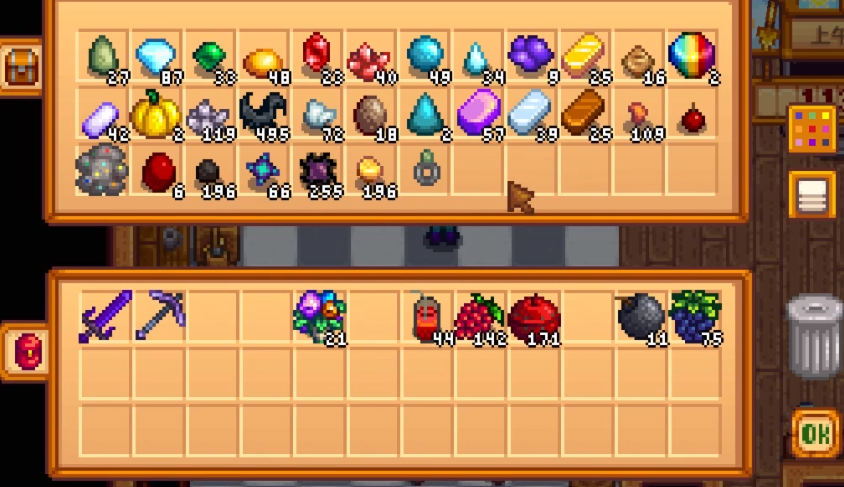Pick the ruby stack
The height and width of the screenshot is (487, 844).
point(316,56)
